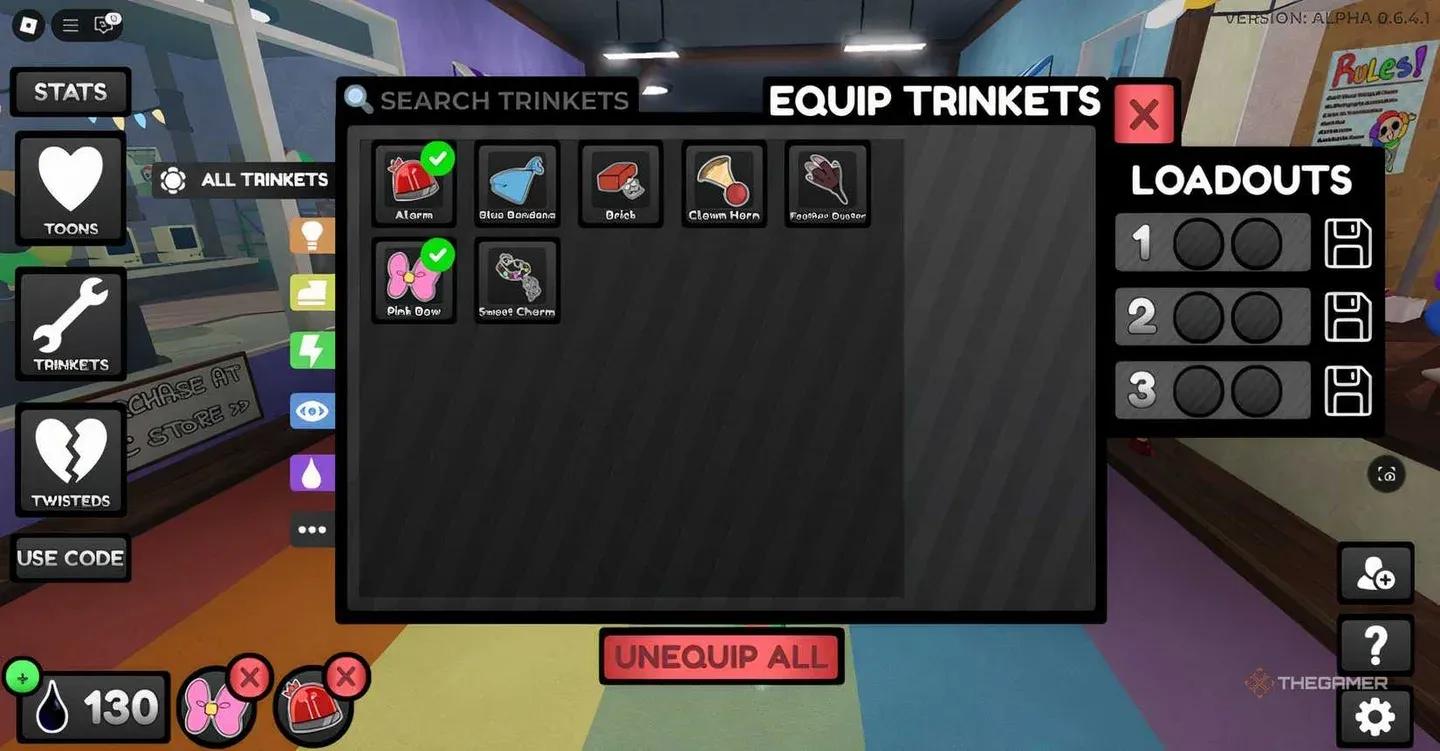
Task: Select the Blue Bandana trinket
Action: point(517,183)
